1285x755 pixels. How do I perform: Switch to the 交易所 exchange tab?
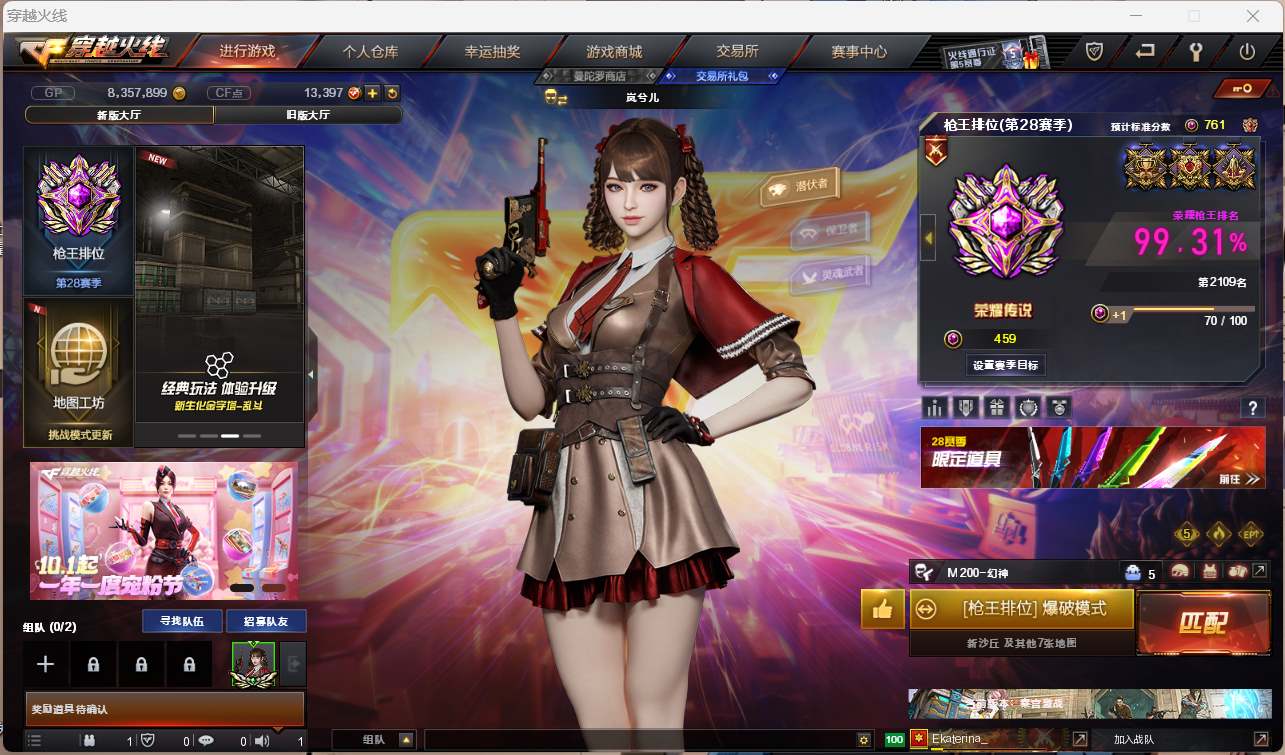click(737, 51)
